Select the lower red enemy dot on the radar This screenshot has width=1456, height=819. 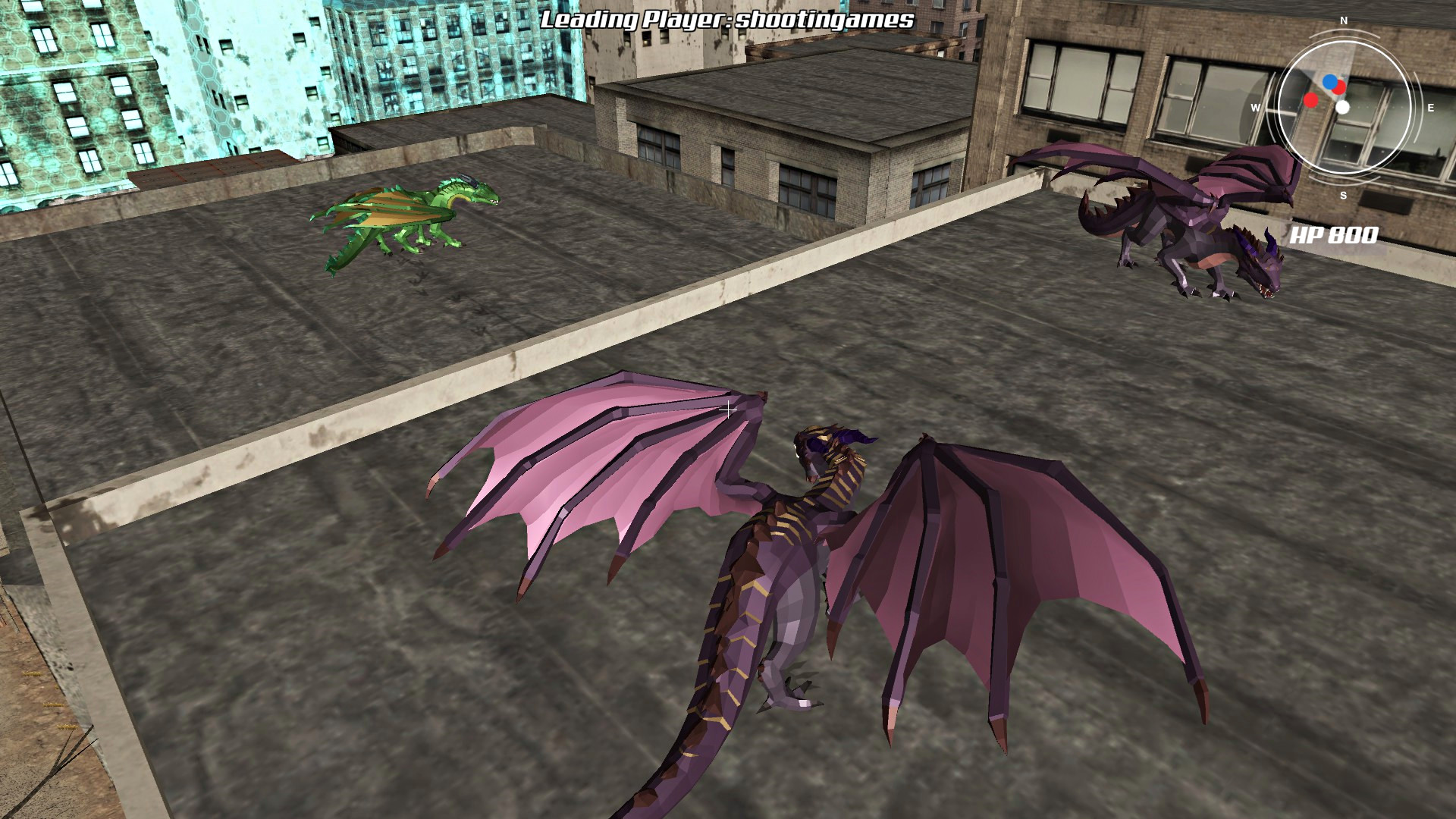[x=1310, y=101]
